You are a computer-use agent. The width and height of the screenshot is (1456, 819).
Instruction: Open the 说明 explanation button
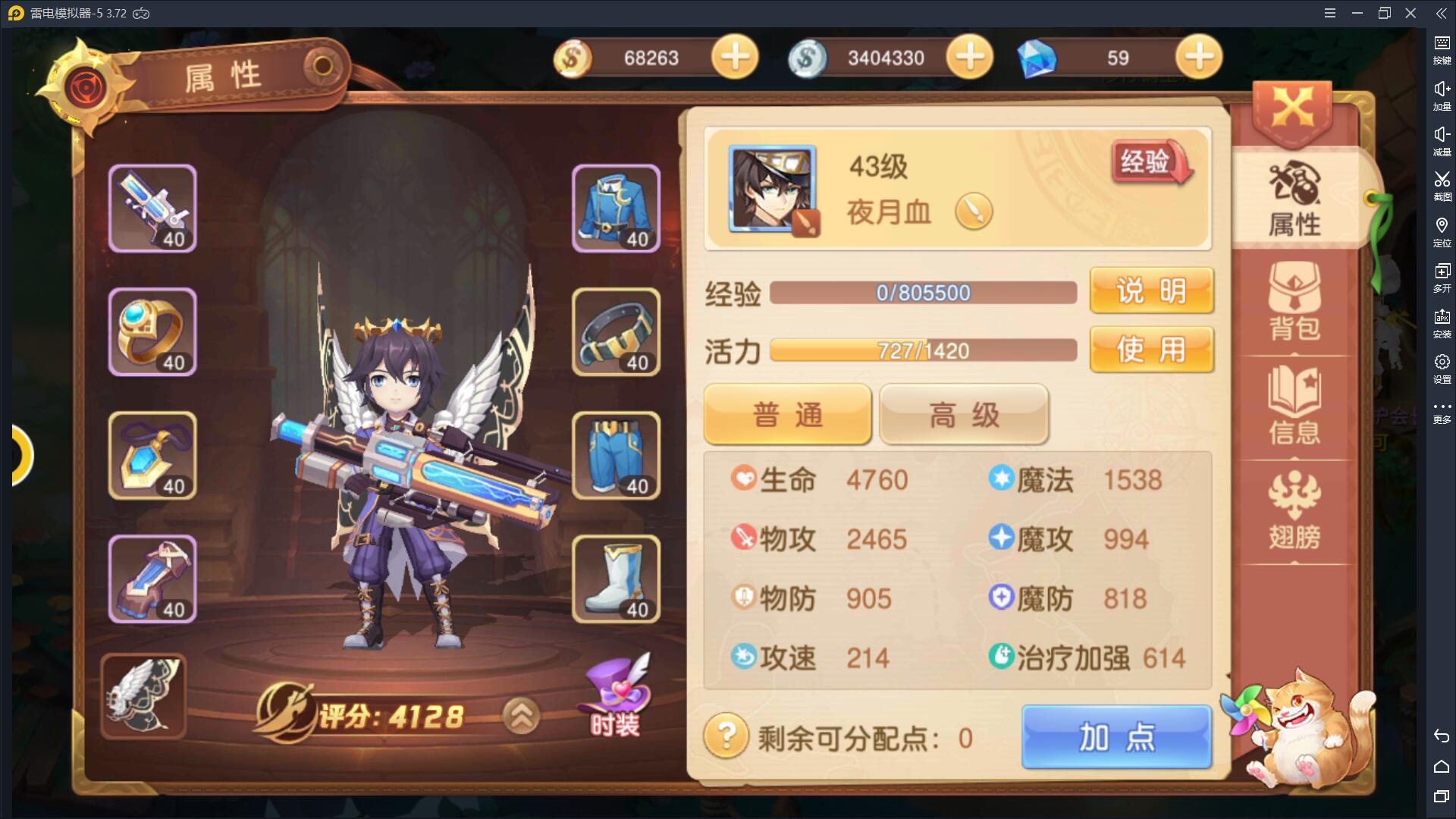pos(1151,290)
